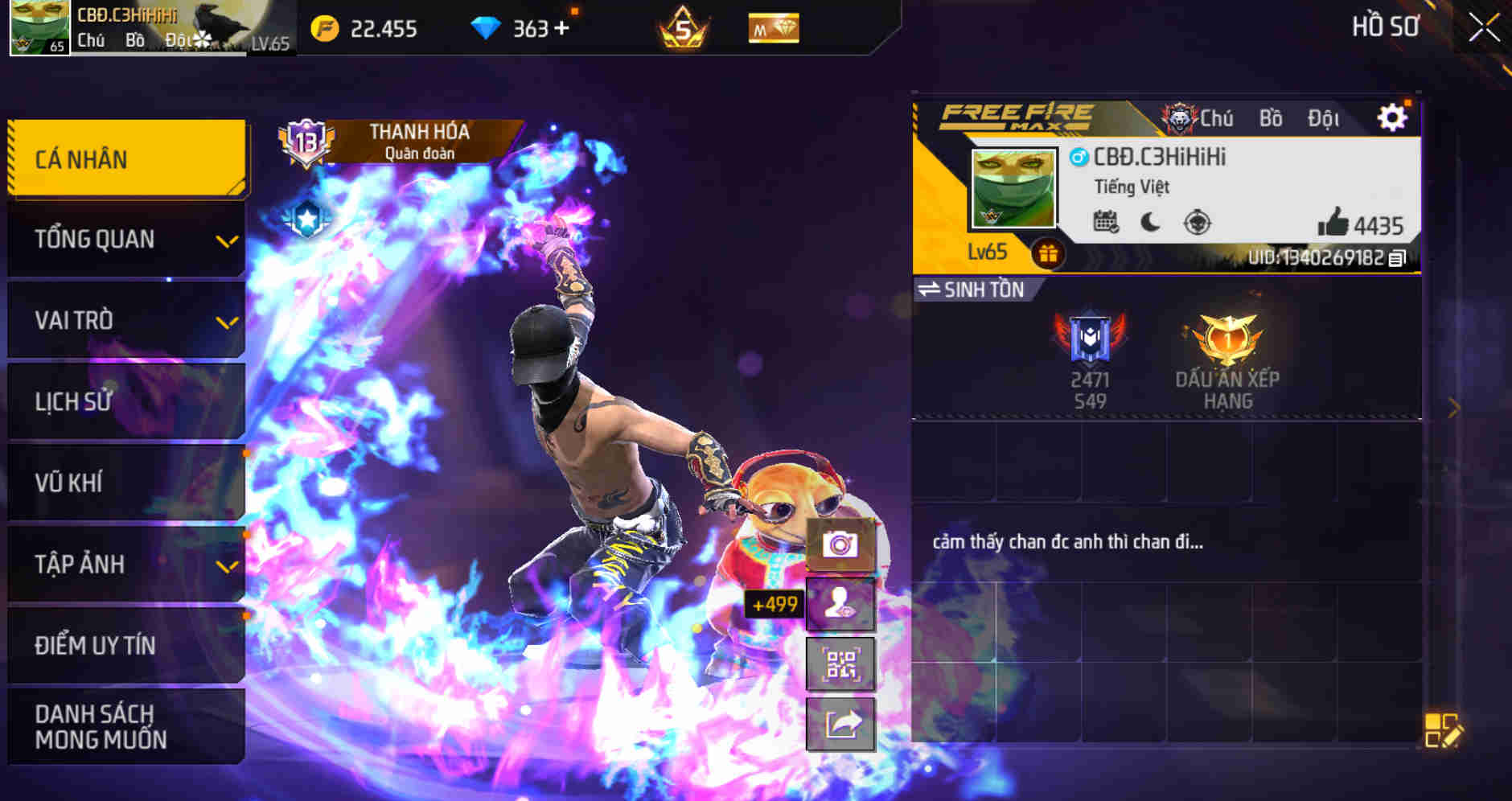Image resolution: width=1512 pixels, height=801 pixels.
Task: Open the camera screenshot tool
Action: pyautogui.click(x=839, y=544)
